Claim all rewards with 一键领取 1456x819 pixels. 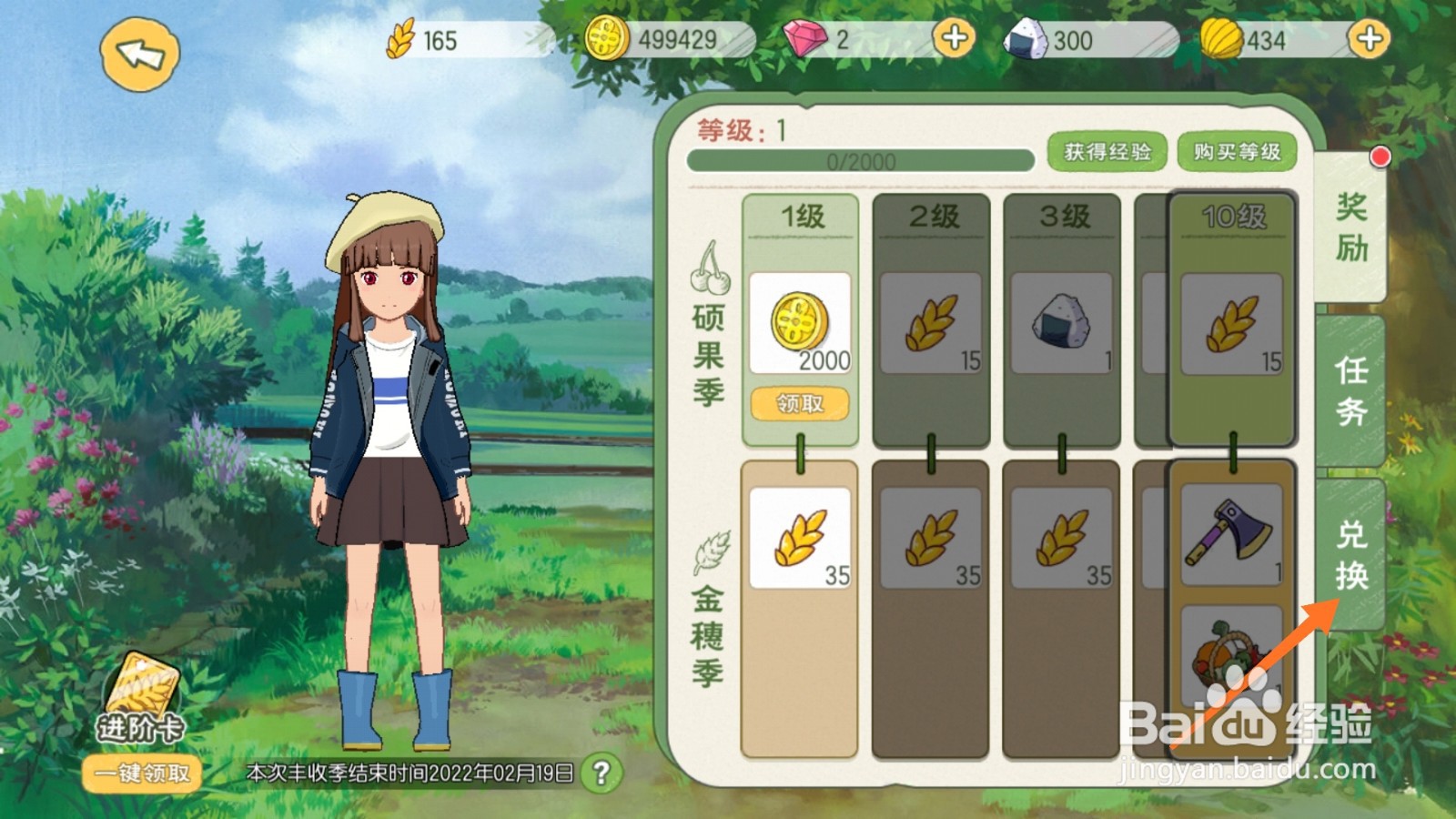tap(142, 773)
